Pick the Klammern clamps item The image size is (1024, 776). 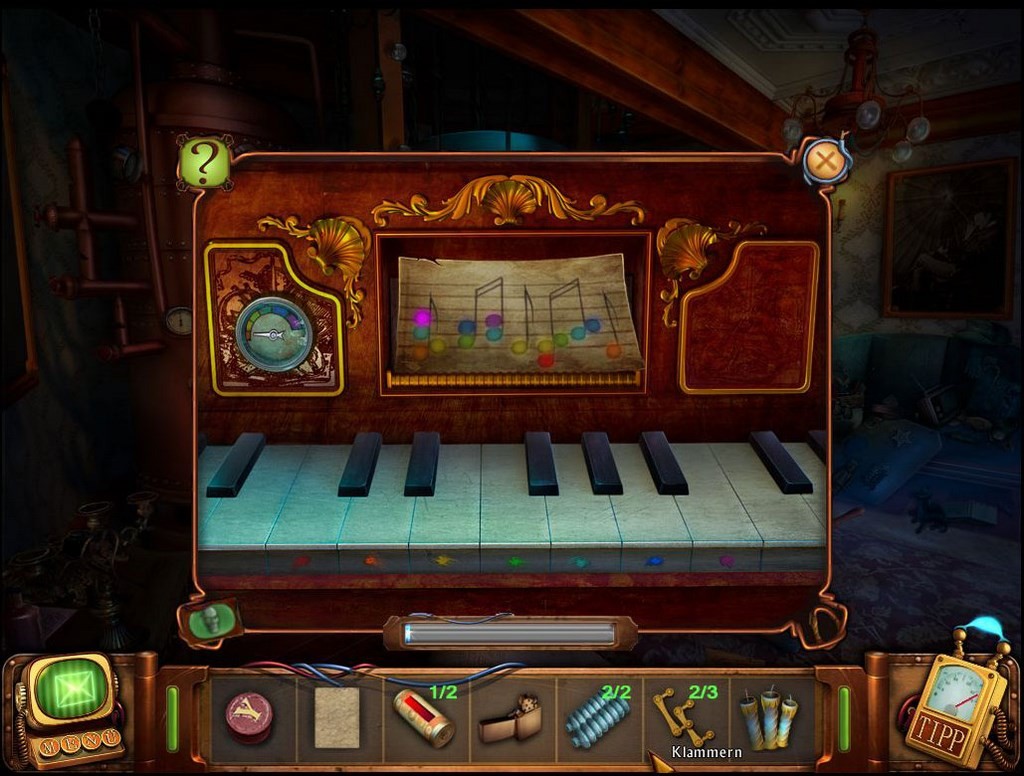pyautogui.click(x=680, y=716)
